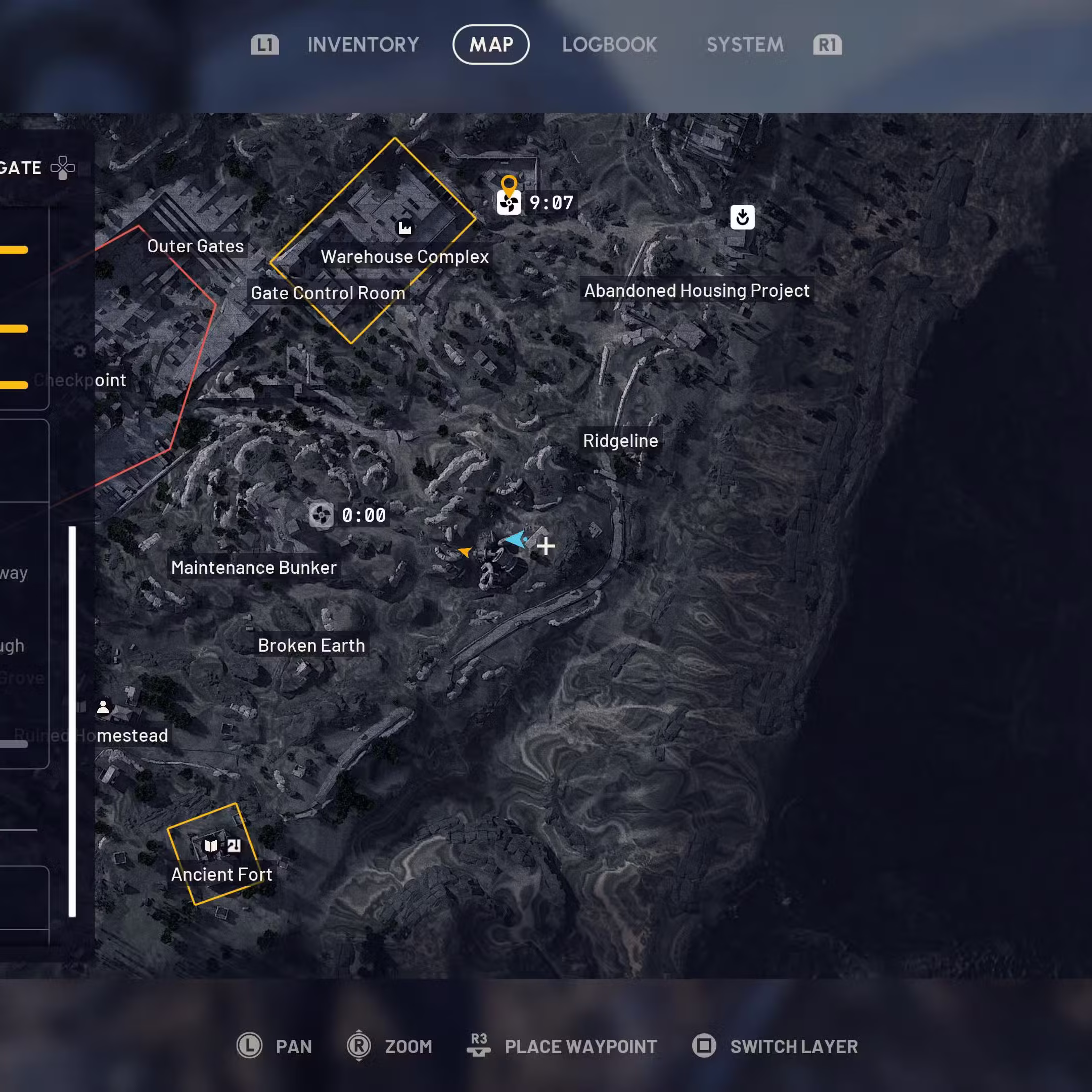Select the Abandoned Housing Project label

pos(696,291)
